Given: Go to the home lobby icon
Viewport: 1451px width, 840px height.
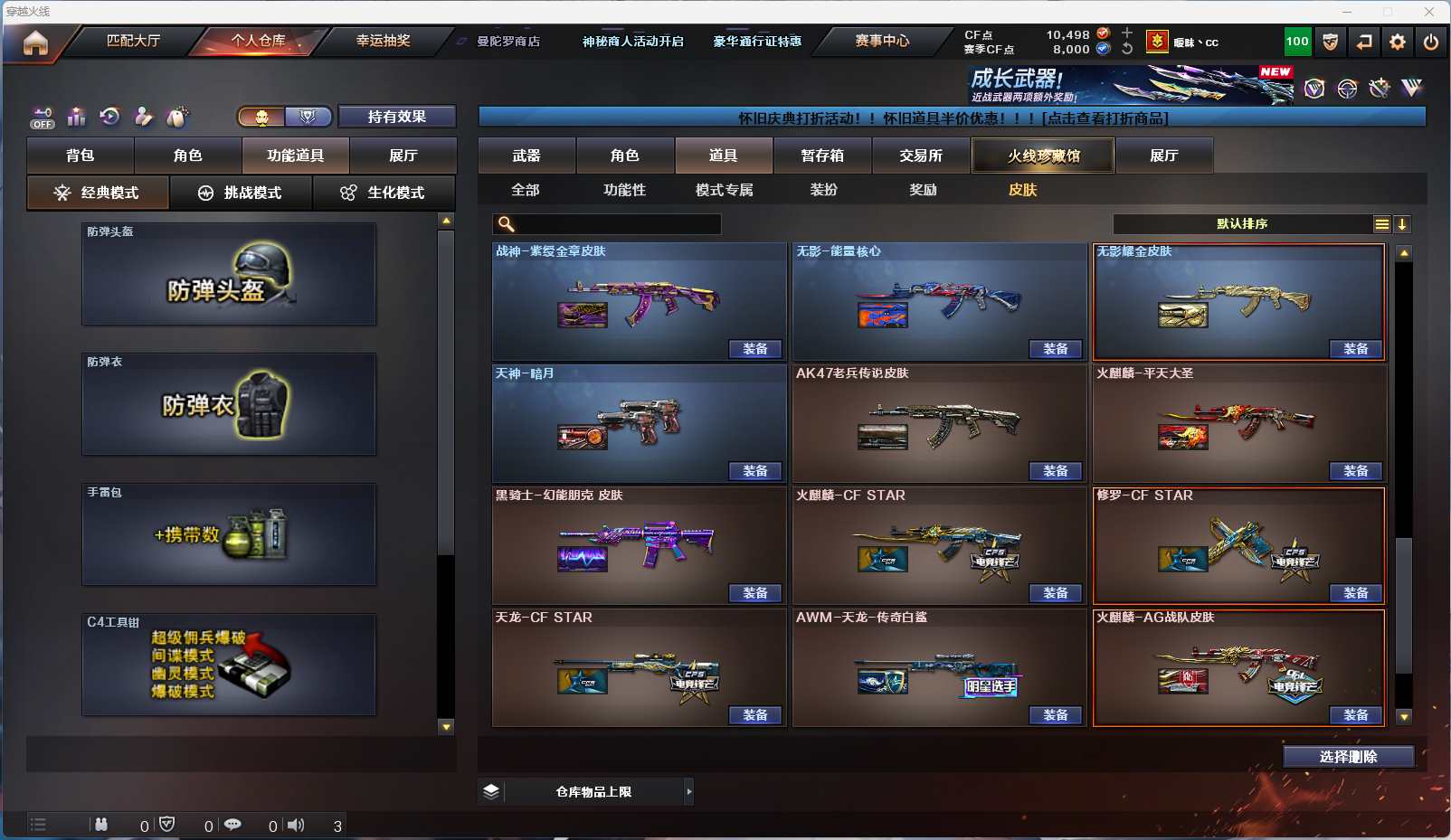Looking at the screenshot, I should coord(35,42).
